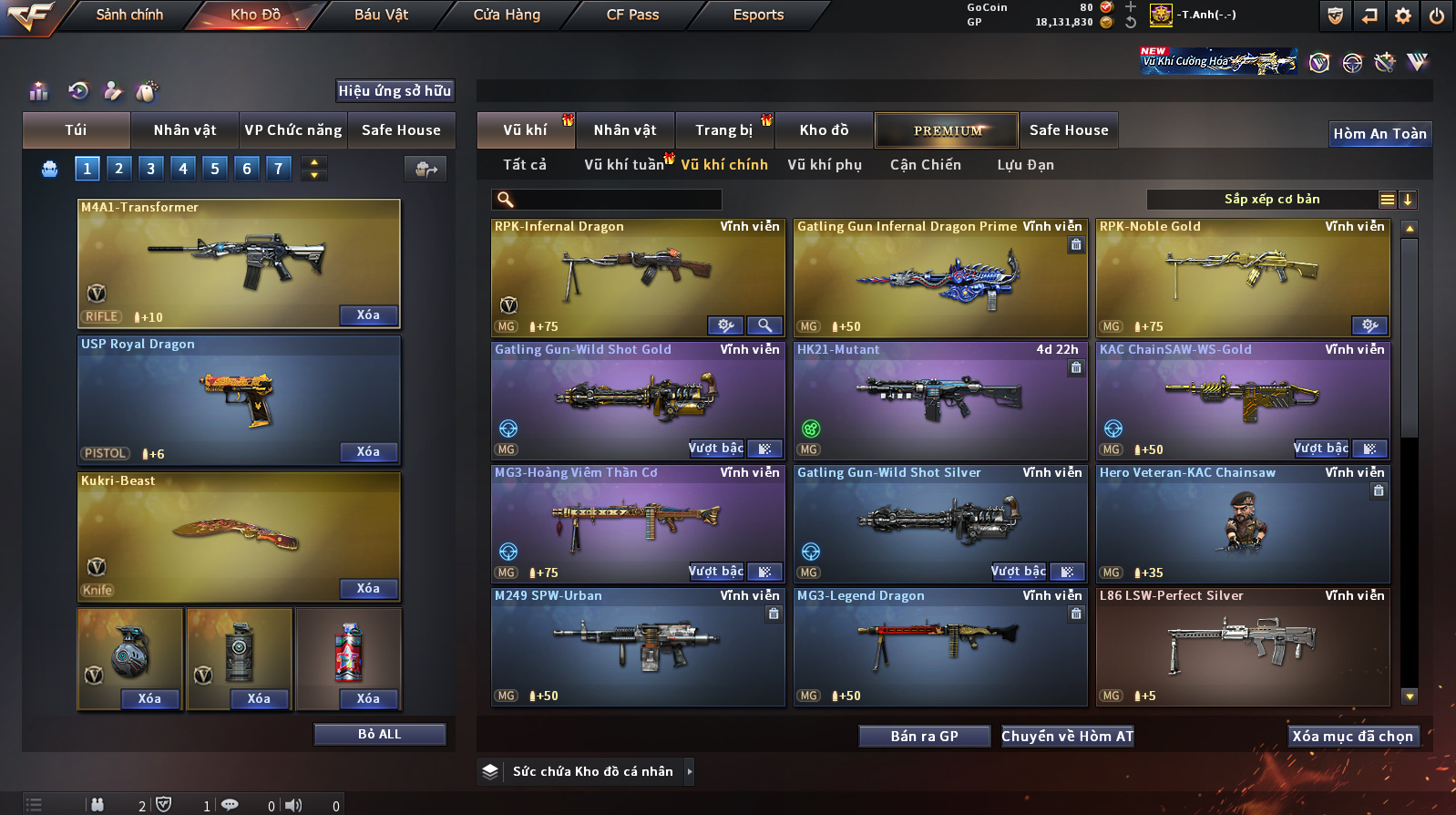Go to the Cửa Hàng shop

click(x=507, y=15)
